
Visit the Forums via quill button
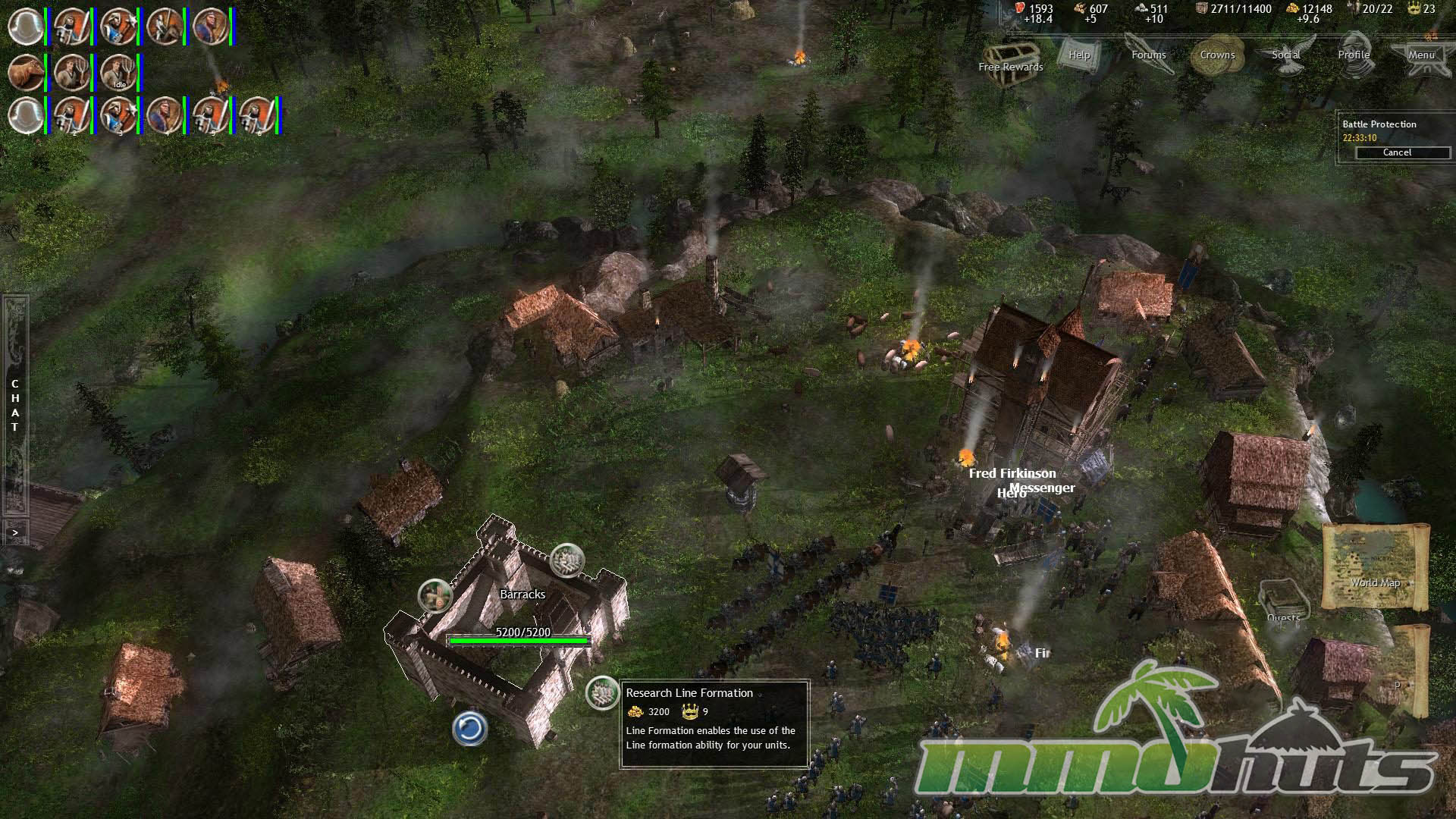tap(1149, 55)
